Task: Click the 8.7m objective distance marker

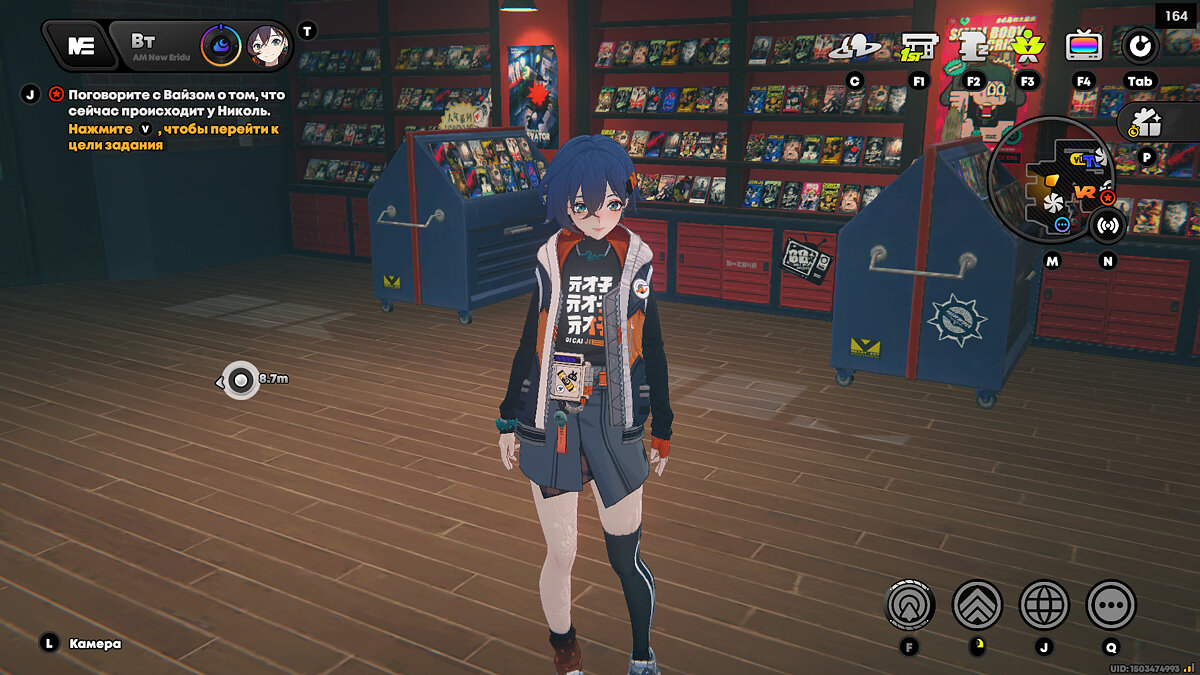Action: click(x=241, y=379)
